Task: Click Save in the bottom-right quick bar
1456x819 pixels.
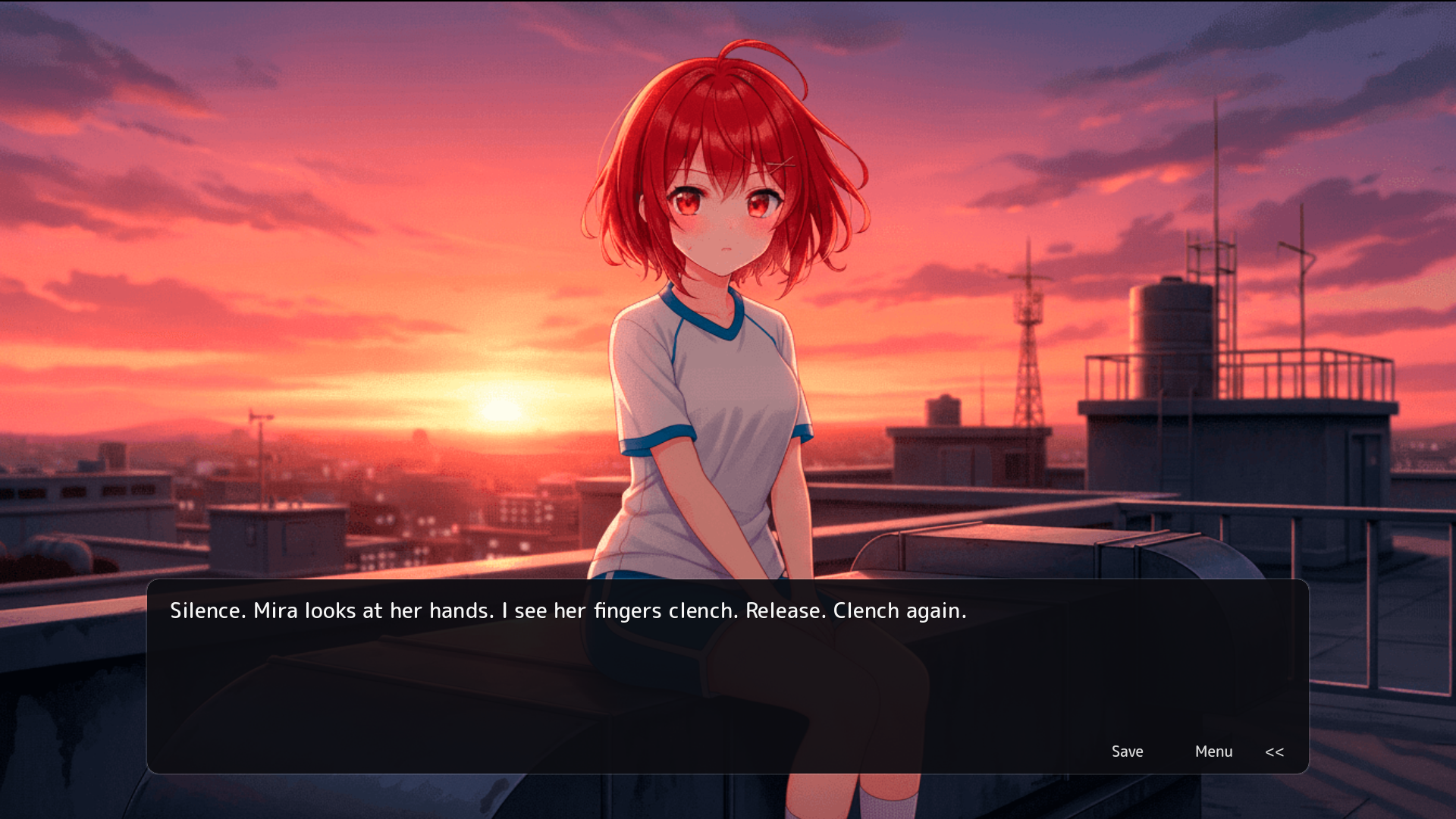Action: [1128, 752]
